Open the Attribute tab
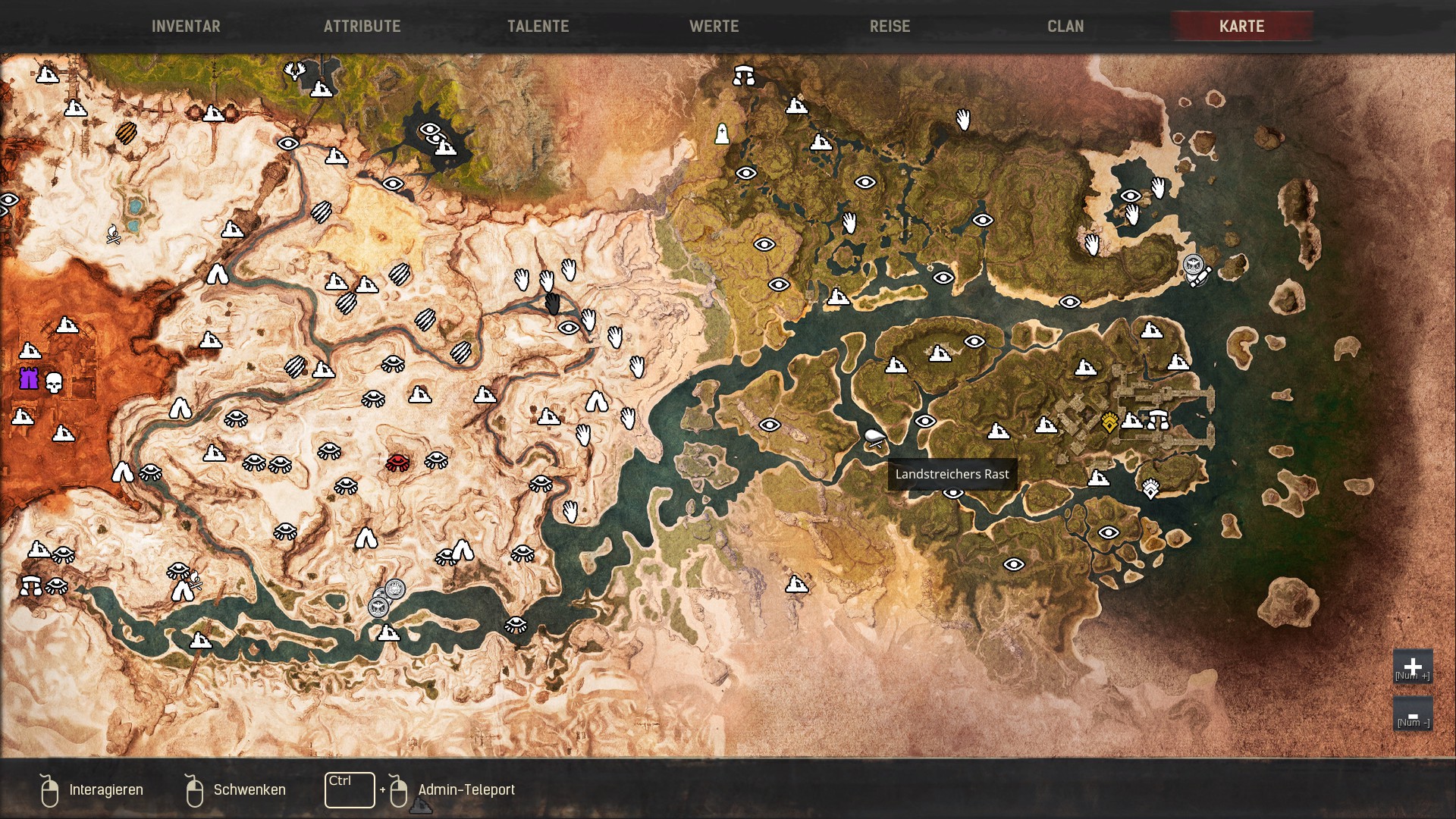This screenshot has width=1456, height=819. (362, 27)
